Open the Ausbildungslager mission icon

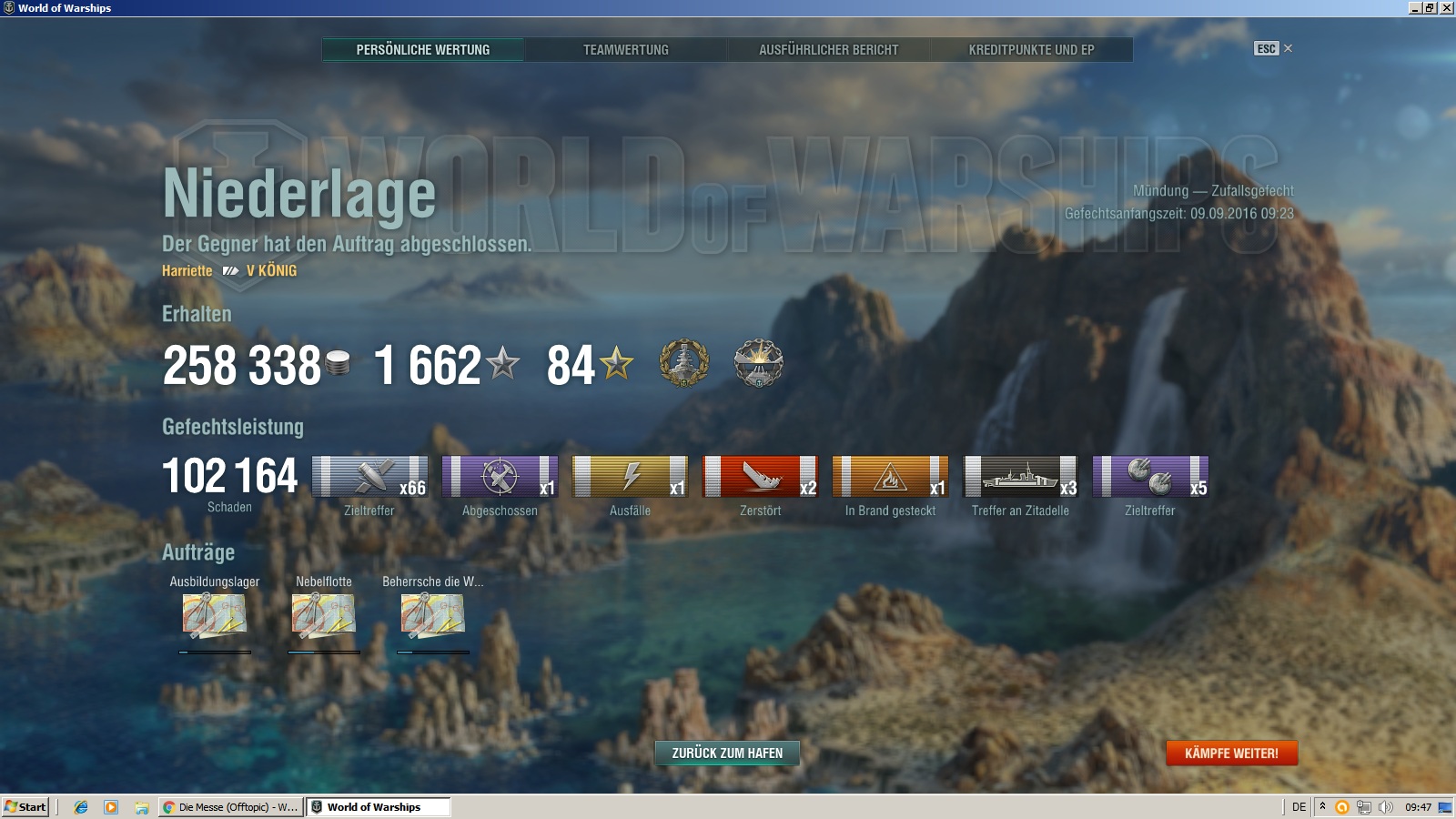coord(215,615)
